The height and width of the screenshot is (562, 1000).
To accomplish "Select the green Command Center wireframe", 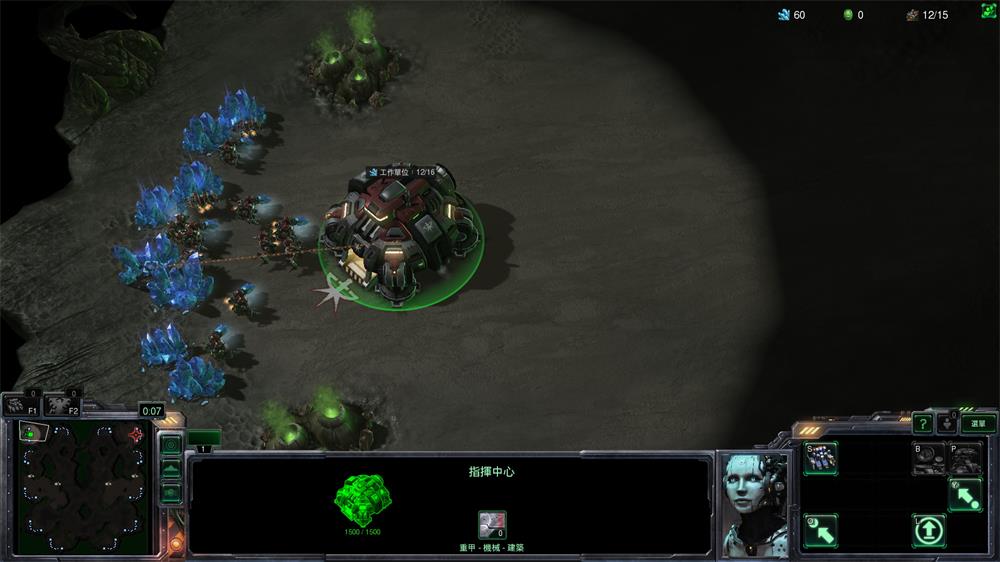I will (x=362, y=497).
